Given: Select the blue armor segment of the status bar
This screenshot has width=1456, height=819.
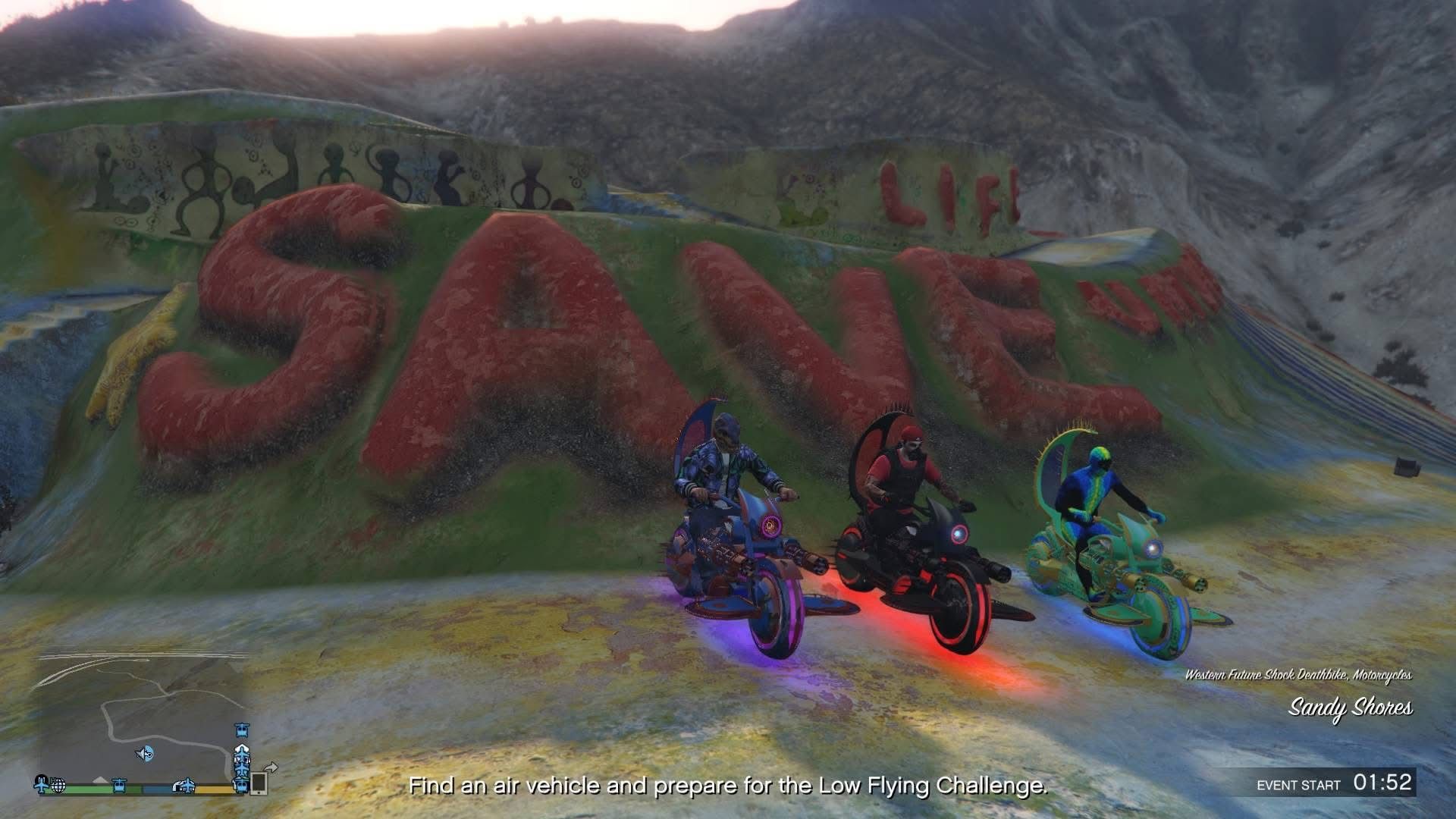Looking at the screenshot, I should 155,789.
